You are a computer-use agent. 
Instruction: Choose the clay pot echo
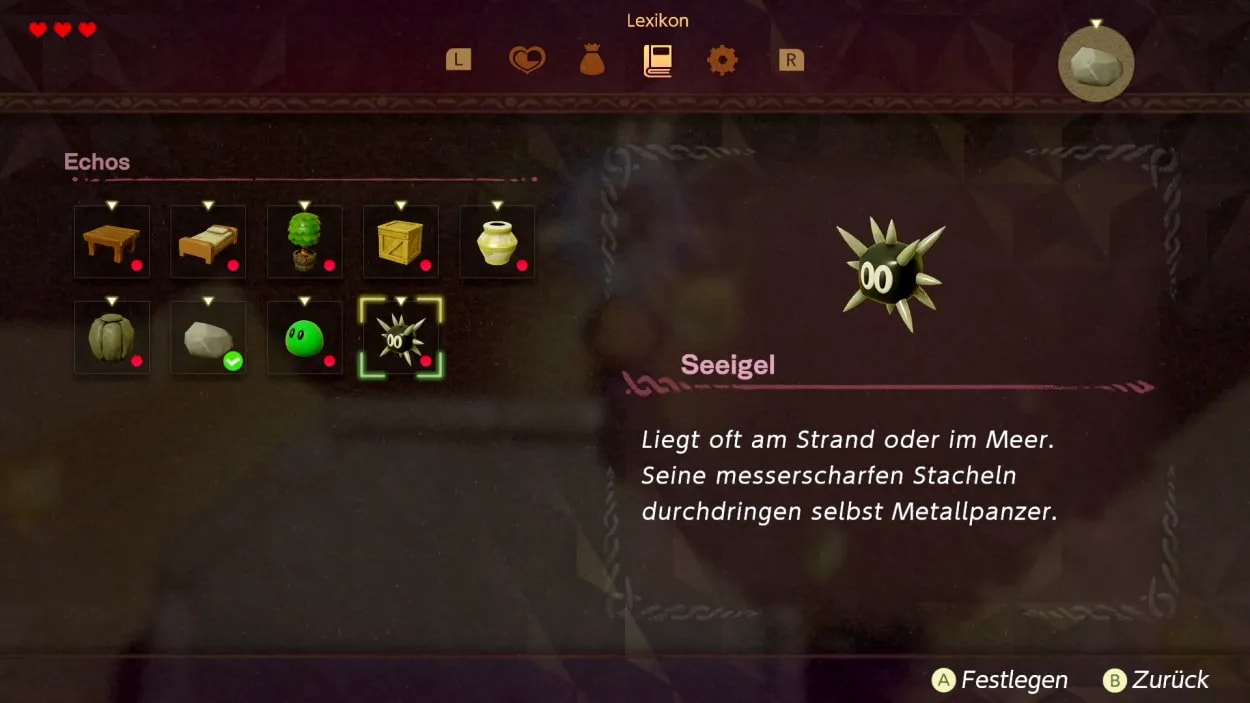coord(497,242)
